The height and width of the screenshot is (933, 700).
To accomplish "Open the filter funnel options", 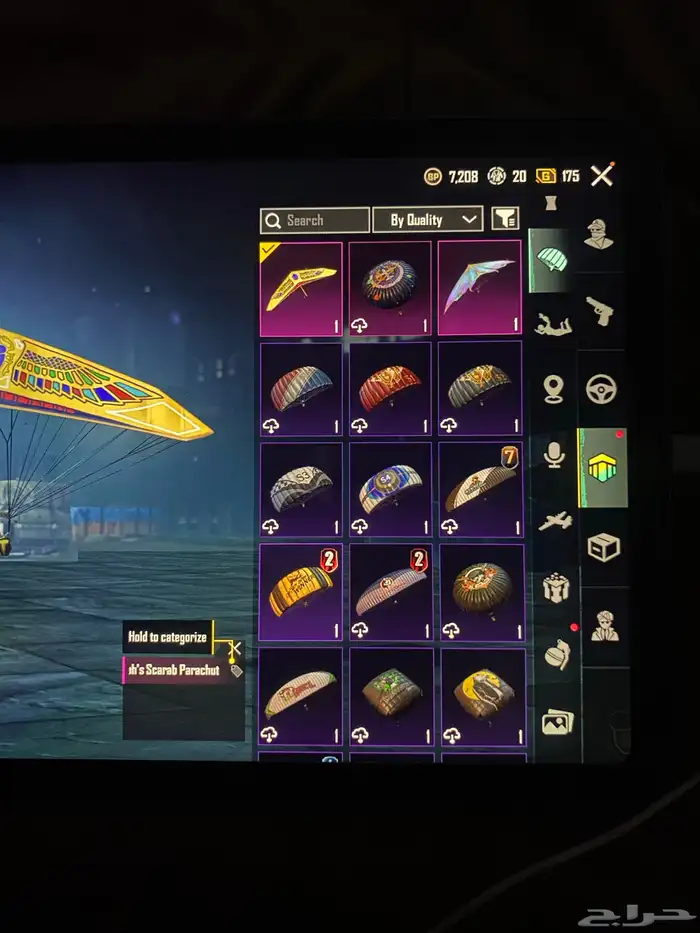I will click(505, 219).
